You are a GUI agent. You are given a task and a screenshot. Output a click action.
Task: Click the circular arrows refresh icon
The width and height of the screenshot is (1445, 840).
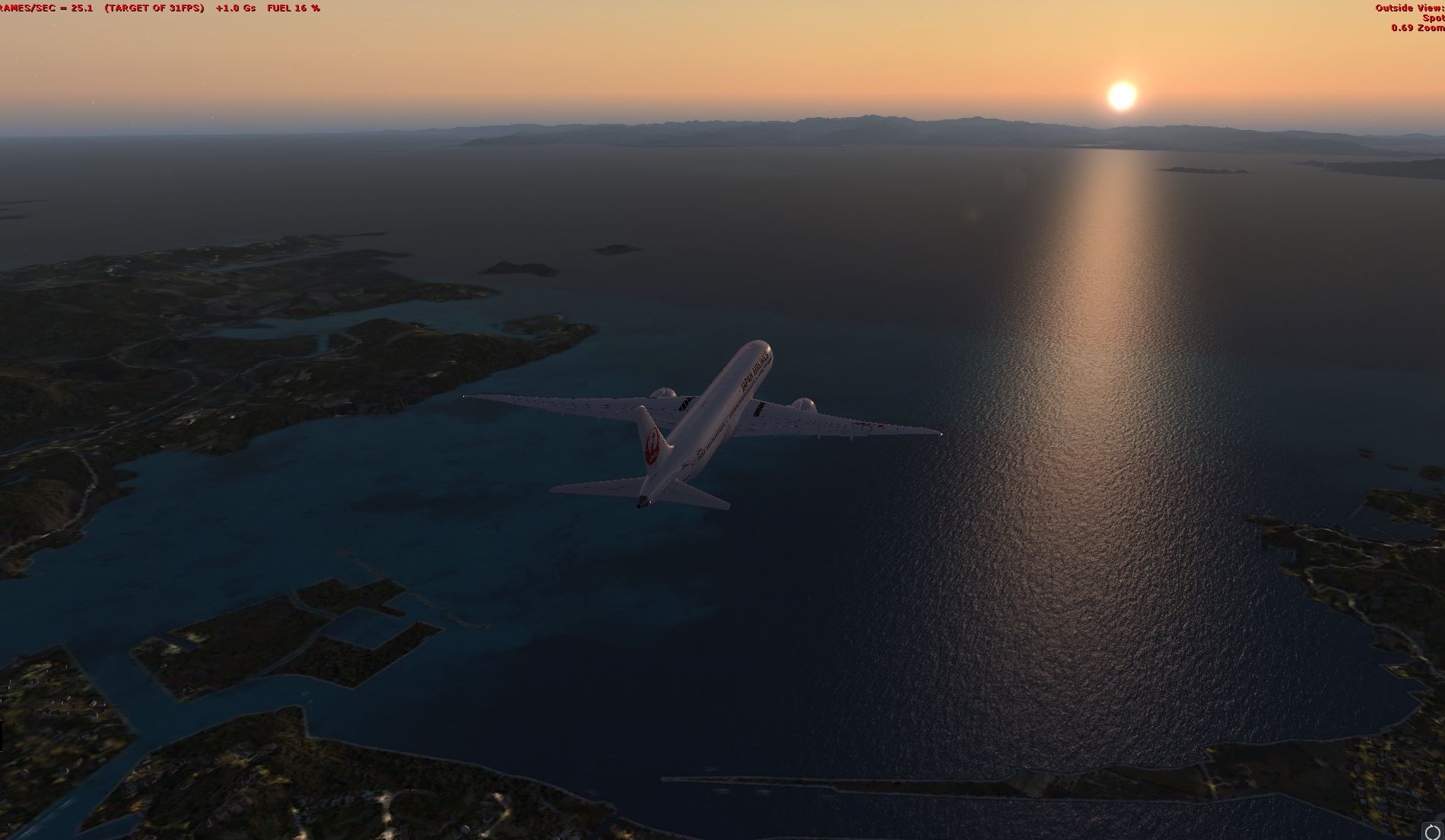click(x=1432, y=832)
